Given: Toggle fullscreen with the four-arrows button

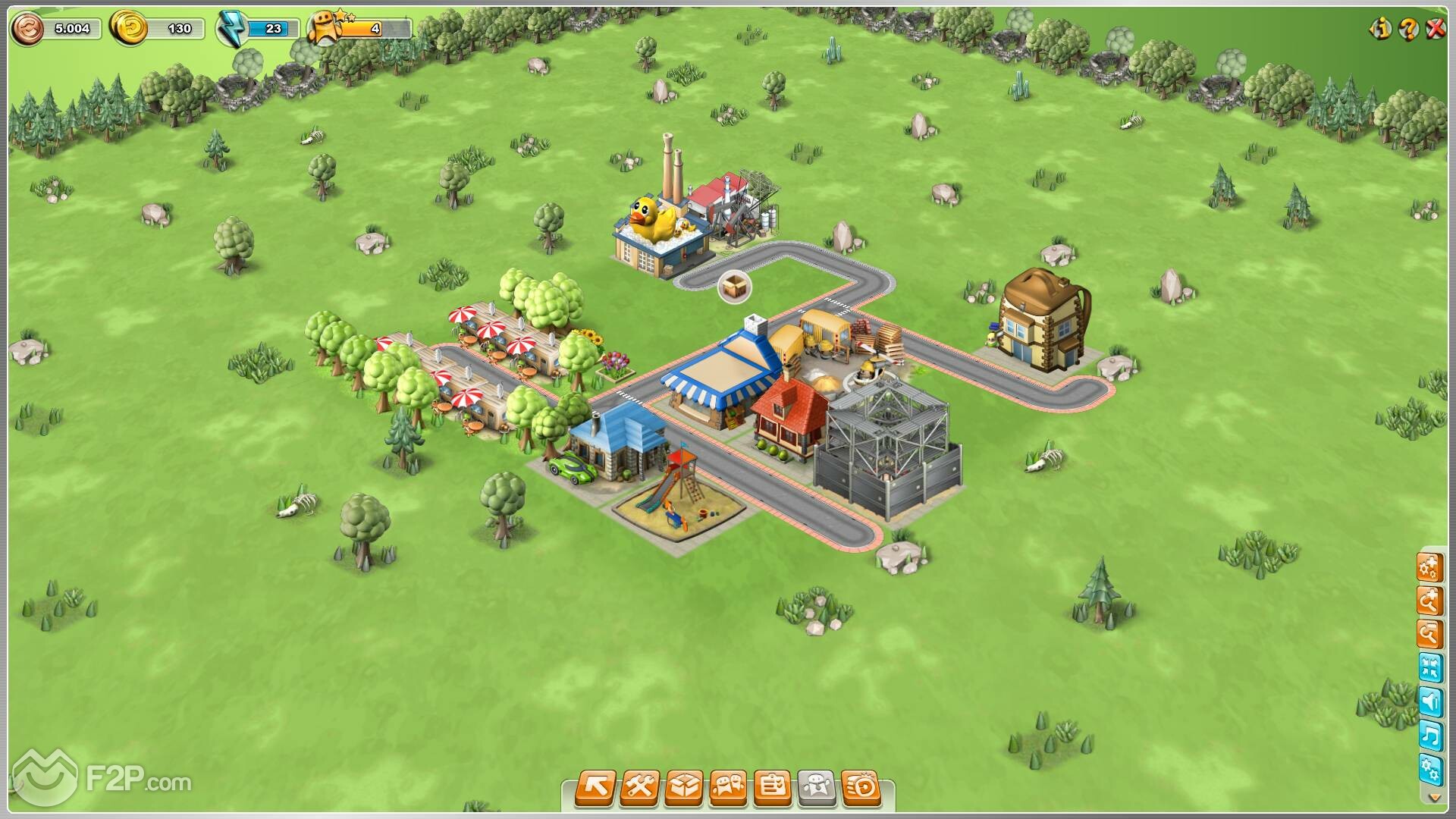Looking at the screenshot, I should click(x=1429, y=668).
